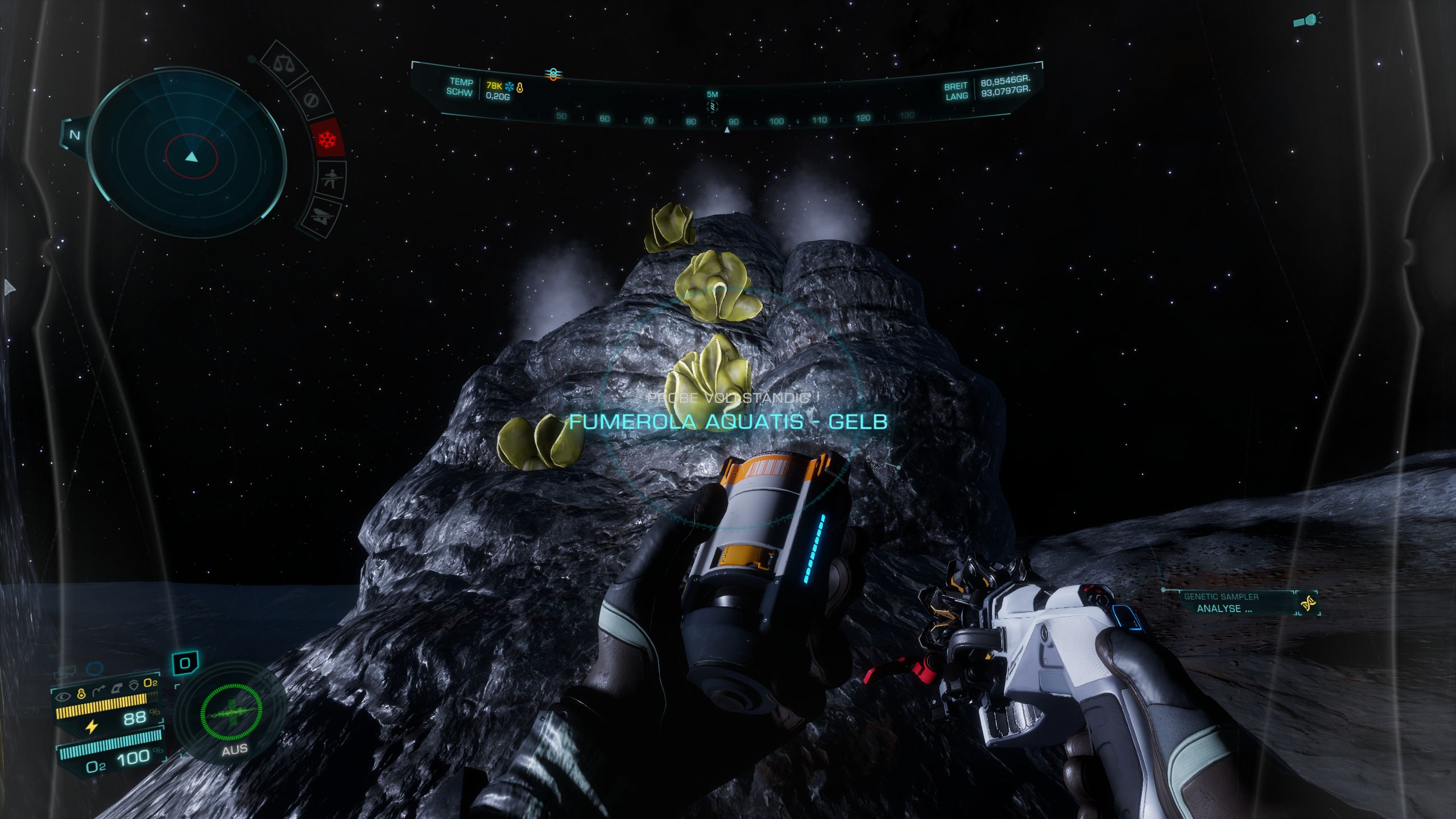This screenshot has height=819, width=1456.
Task: Click the yellow thermometer suit icon
Action: [x=81, y=694]
